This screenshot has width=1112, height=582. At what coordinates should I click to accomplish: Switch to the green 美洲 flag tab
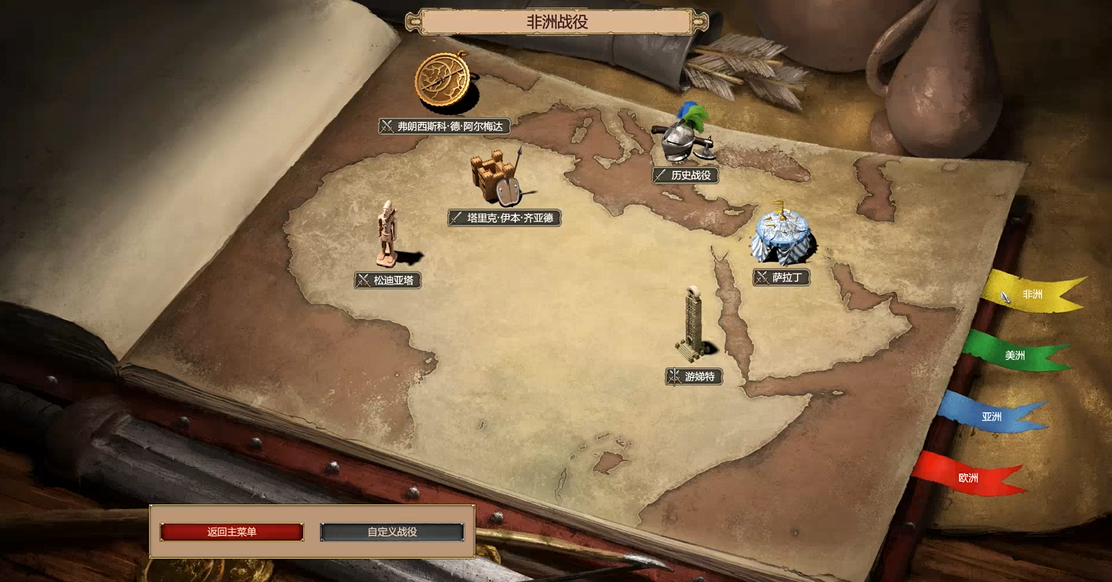coord(1013,354)
